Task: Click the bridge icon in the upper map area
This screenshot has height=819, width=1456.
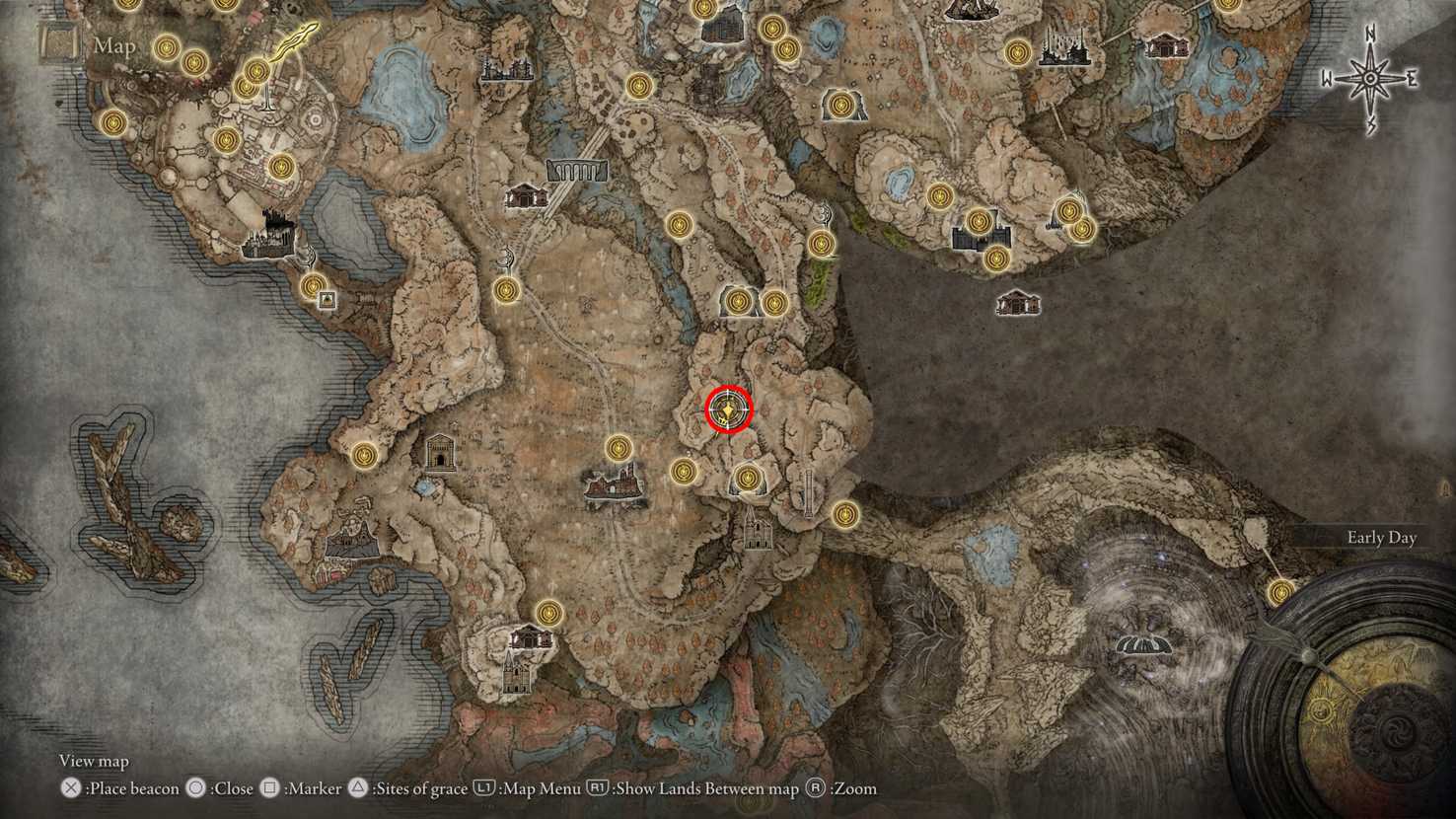Action: (577, 172)
